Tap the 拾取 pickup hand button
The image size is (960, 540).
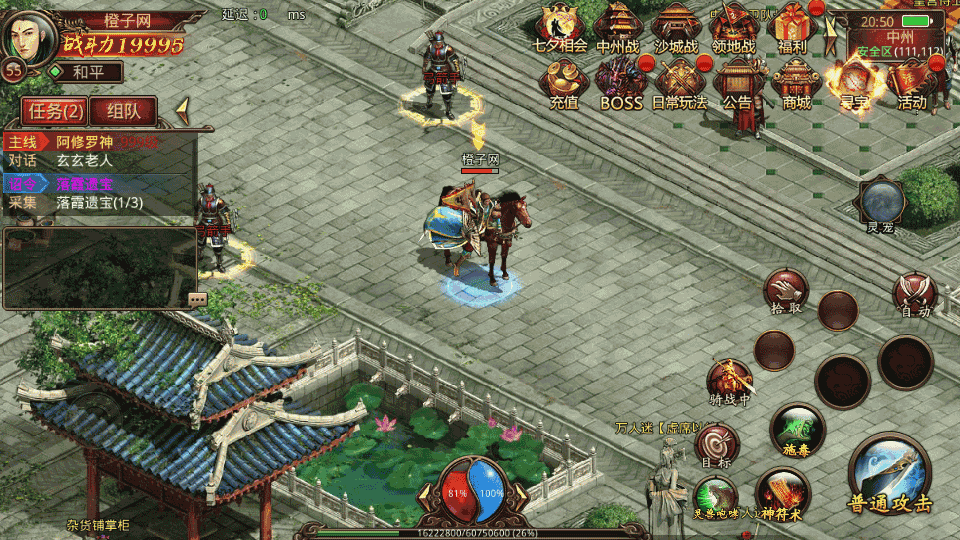click(786, 290)
